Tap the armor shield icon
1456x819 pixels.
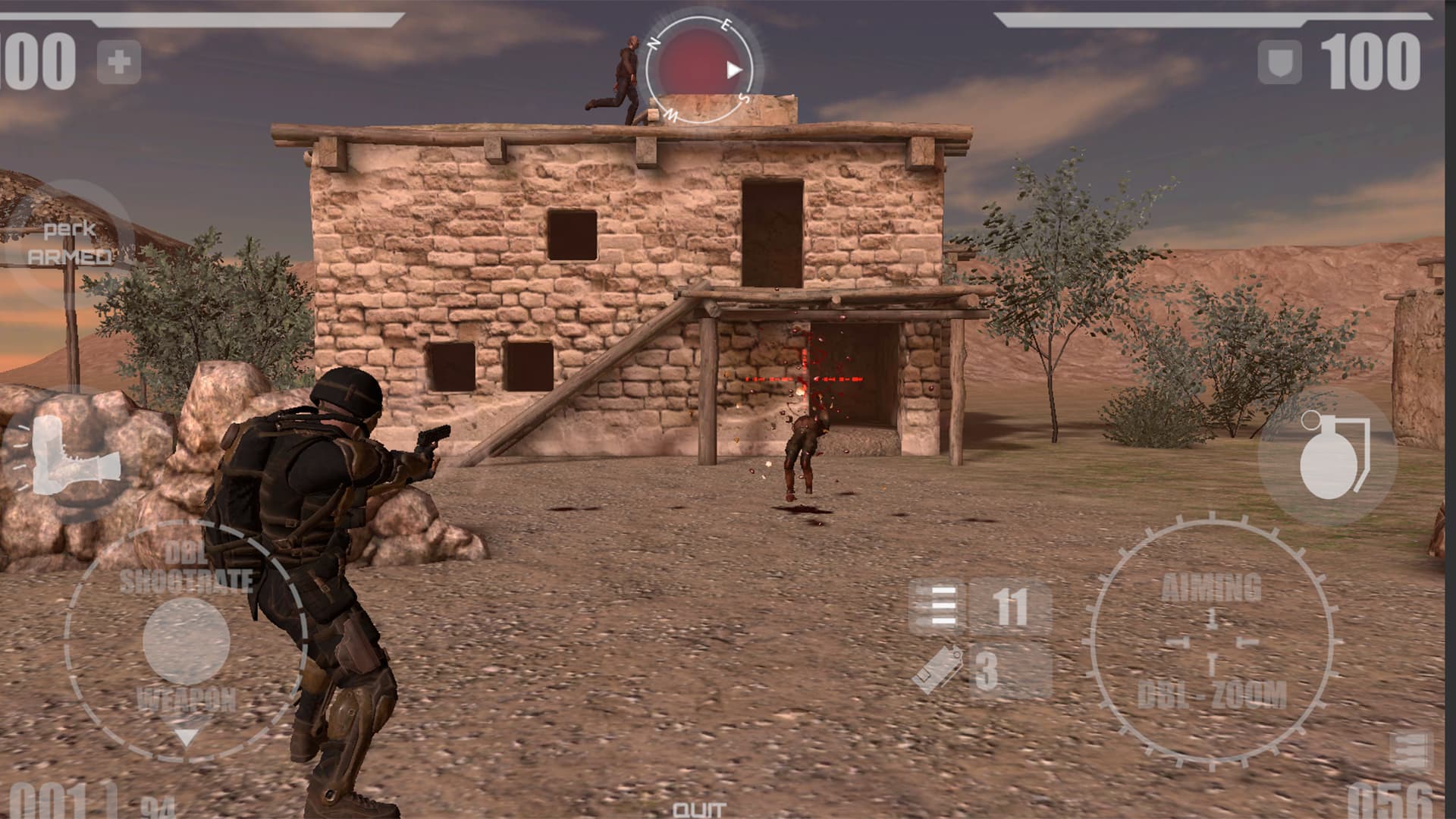[x=1280, y=62]
